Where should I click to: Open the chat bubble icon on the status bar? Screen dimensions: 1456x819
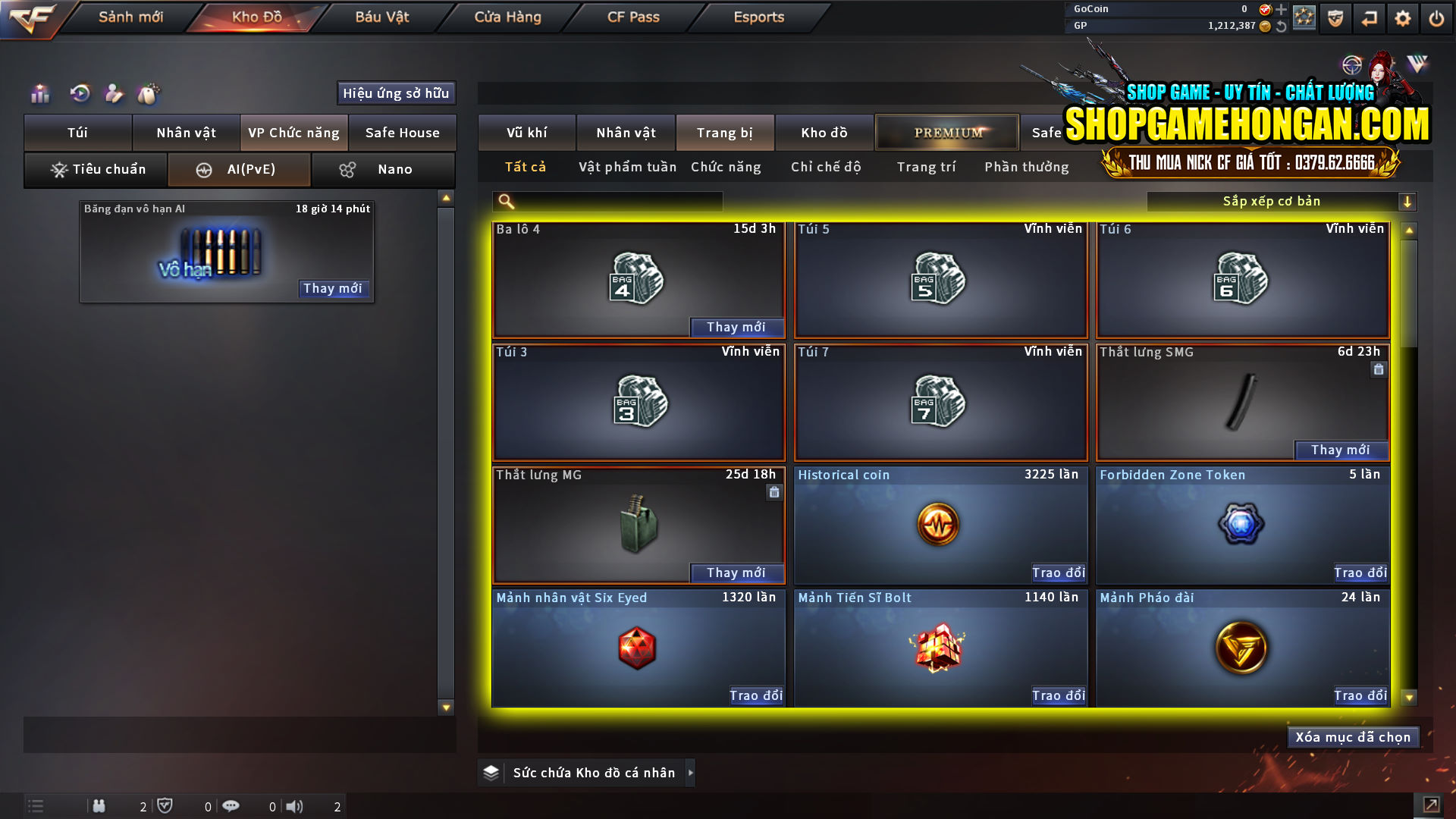231,806
